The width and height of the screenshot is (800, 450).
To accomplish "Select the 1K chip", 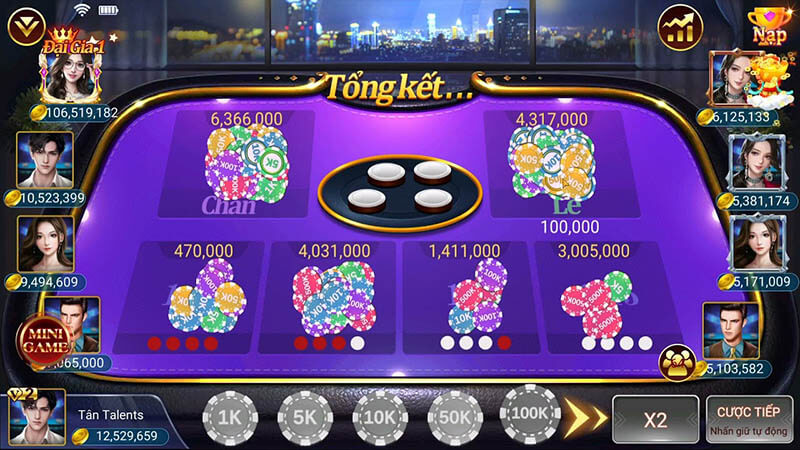I will pos(231,417).
